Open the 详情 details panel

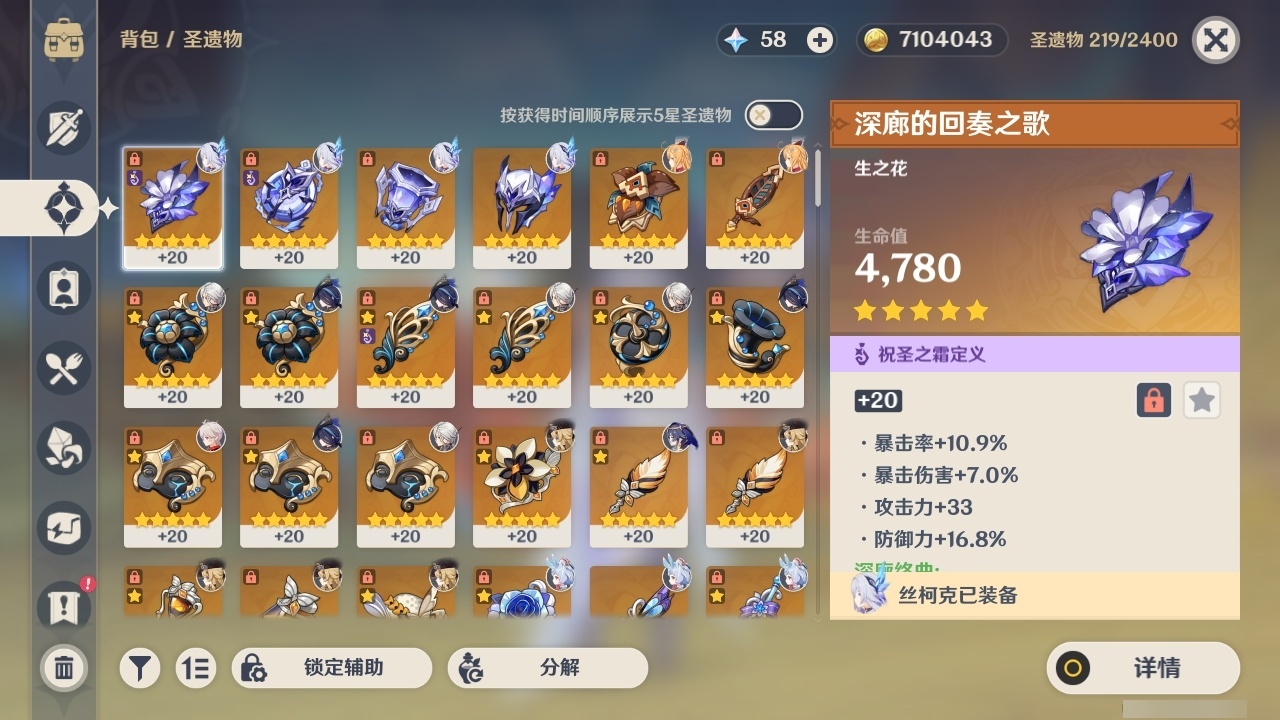pos(1142,668)
